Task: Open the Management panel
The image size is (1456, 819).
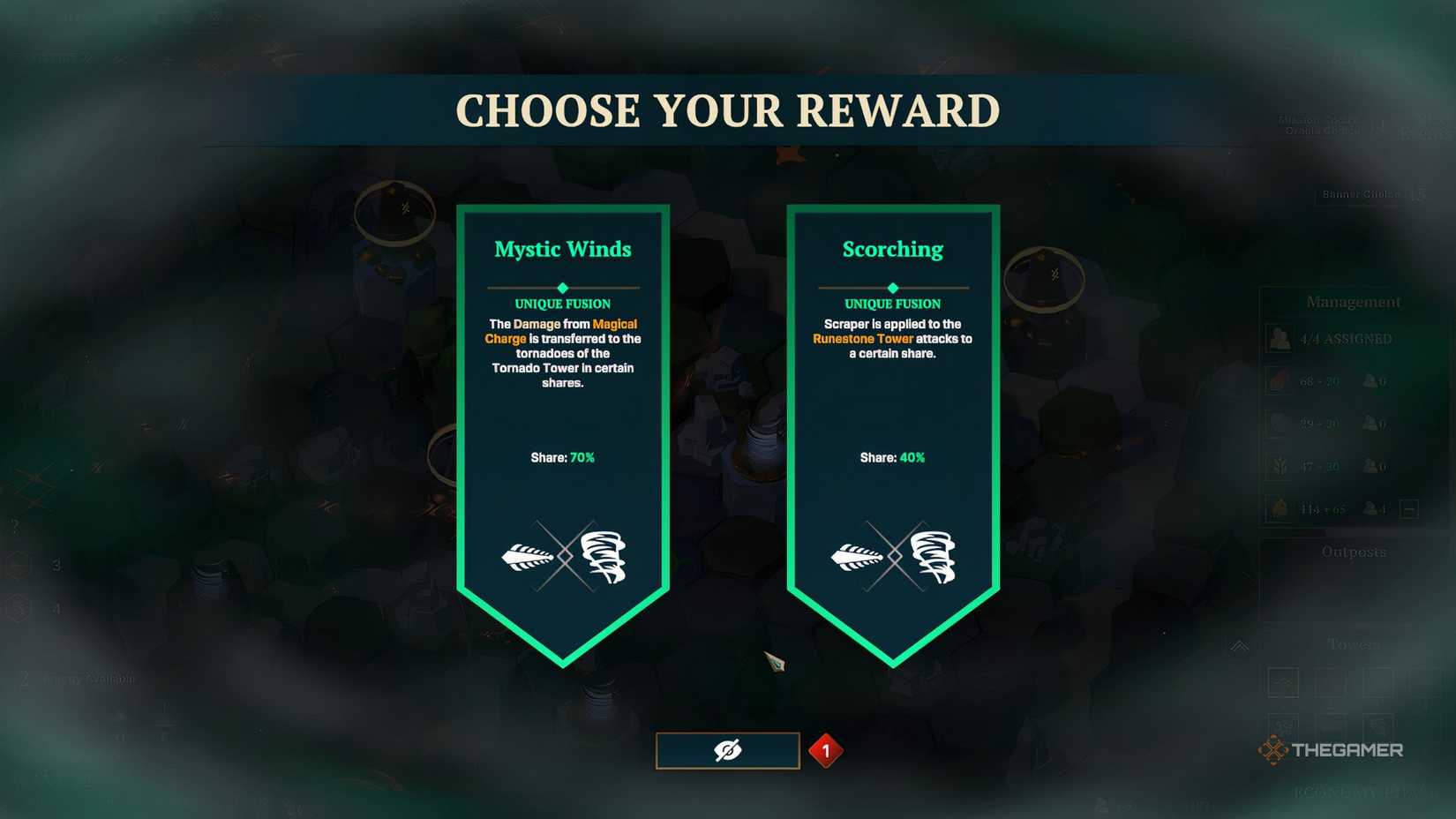Action: pyautogui.click(x=1353, y=302)
